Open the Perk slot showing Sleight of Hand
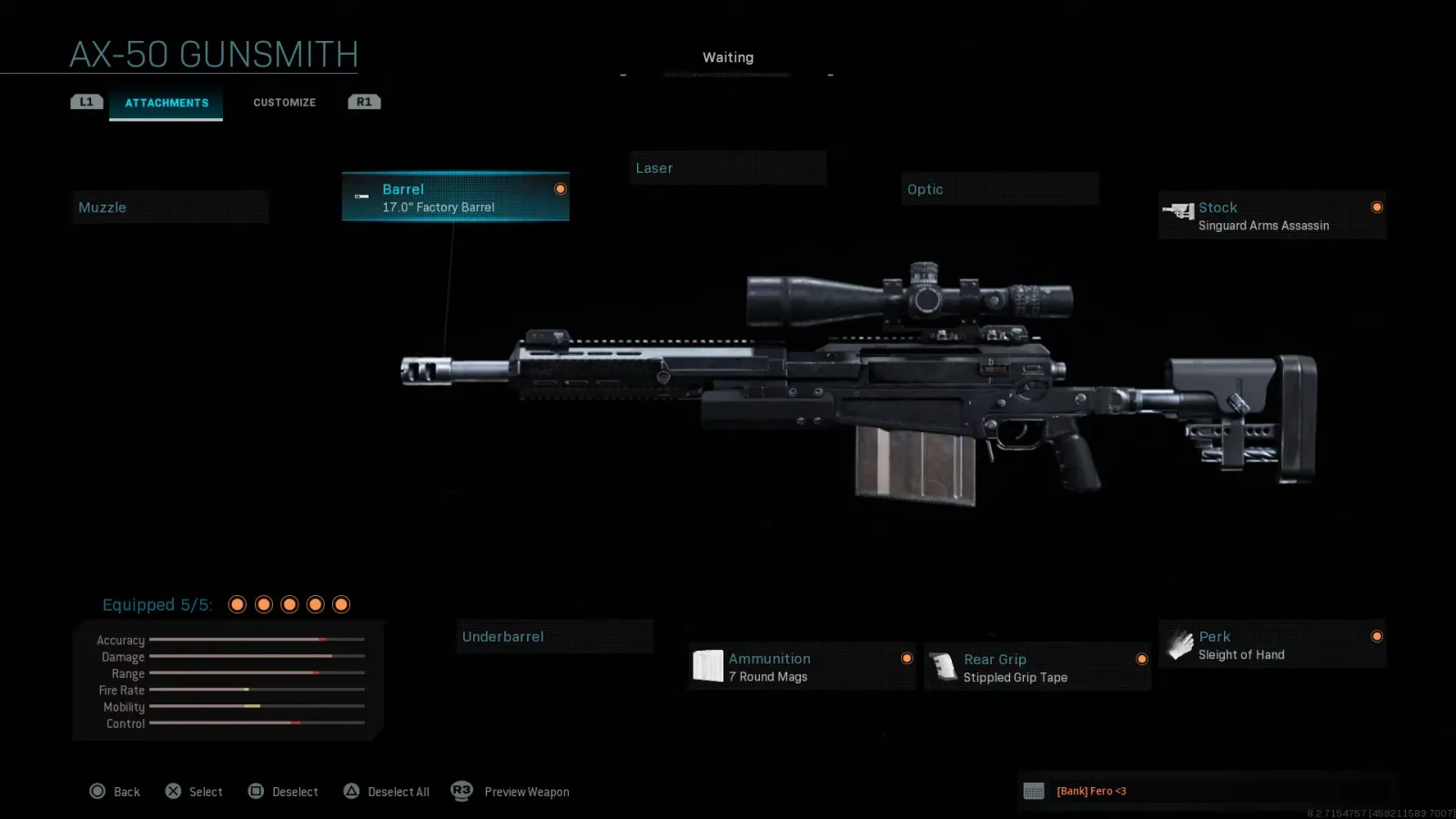Viewport: 1456px width, 819px height. tap(1271, 645)
